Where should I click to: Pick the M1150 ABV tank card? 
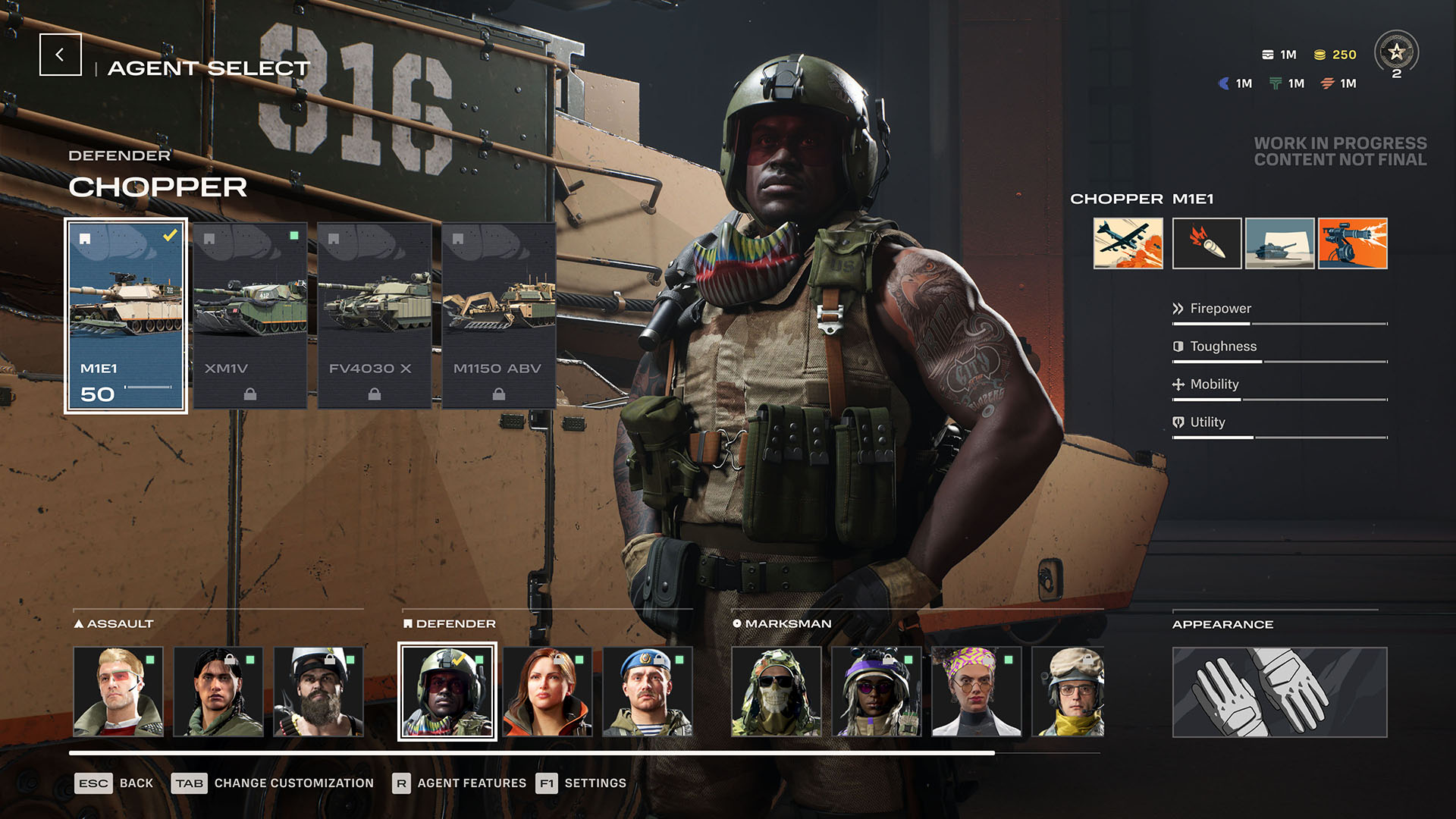(x=498, y=315)
